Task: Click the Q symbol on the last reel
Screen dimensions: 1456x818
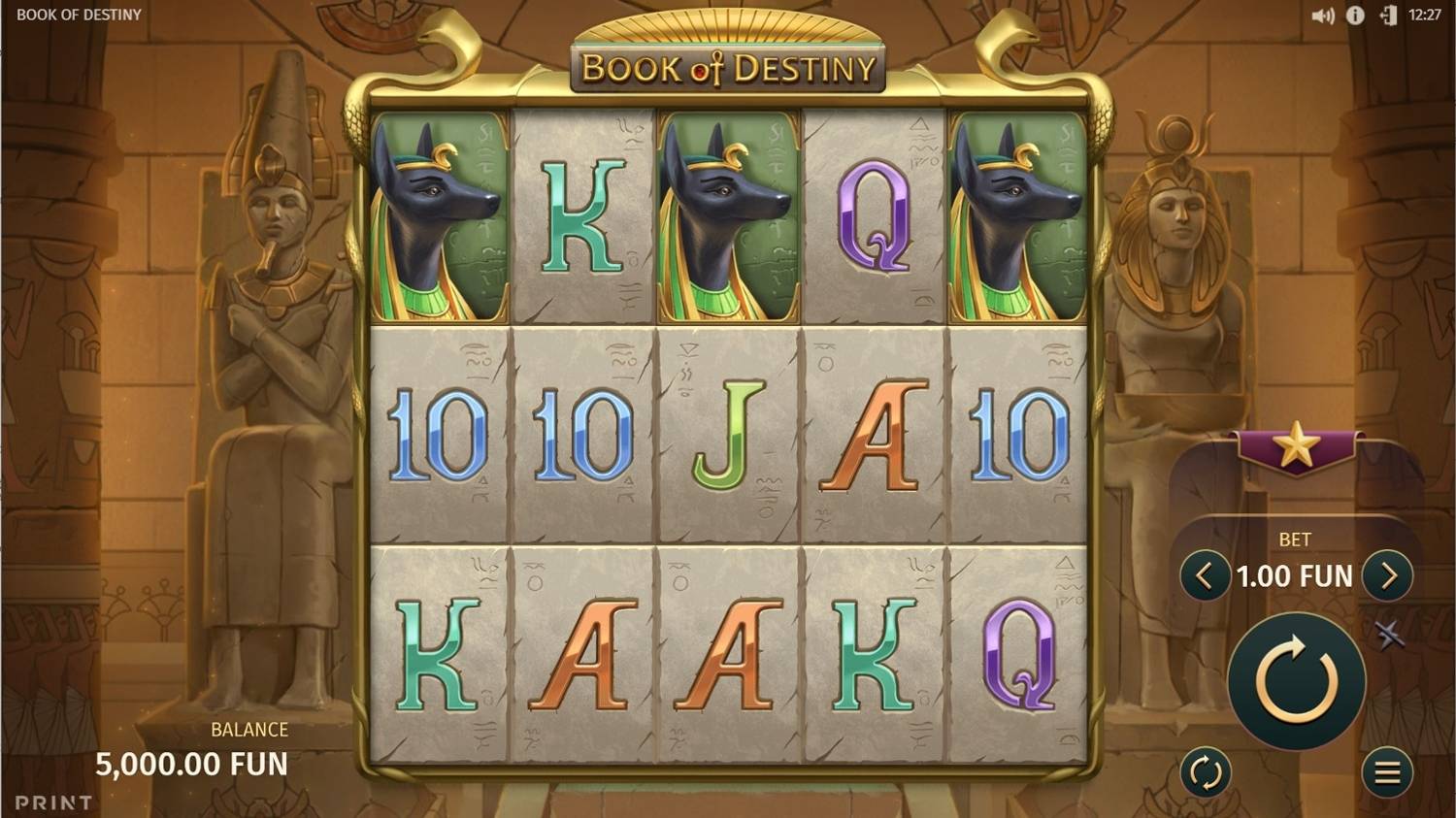Action: [x=1017, y=659]
